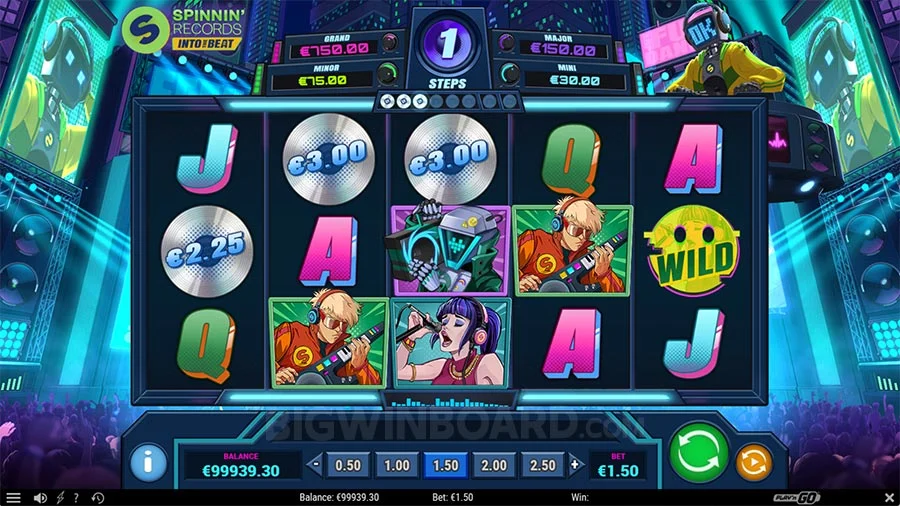The image size is (900, 506).
Task: Choose the 1.00 bet value
Action: tap(397, 465)
